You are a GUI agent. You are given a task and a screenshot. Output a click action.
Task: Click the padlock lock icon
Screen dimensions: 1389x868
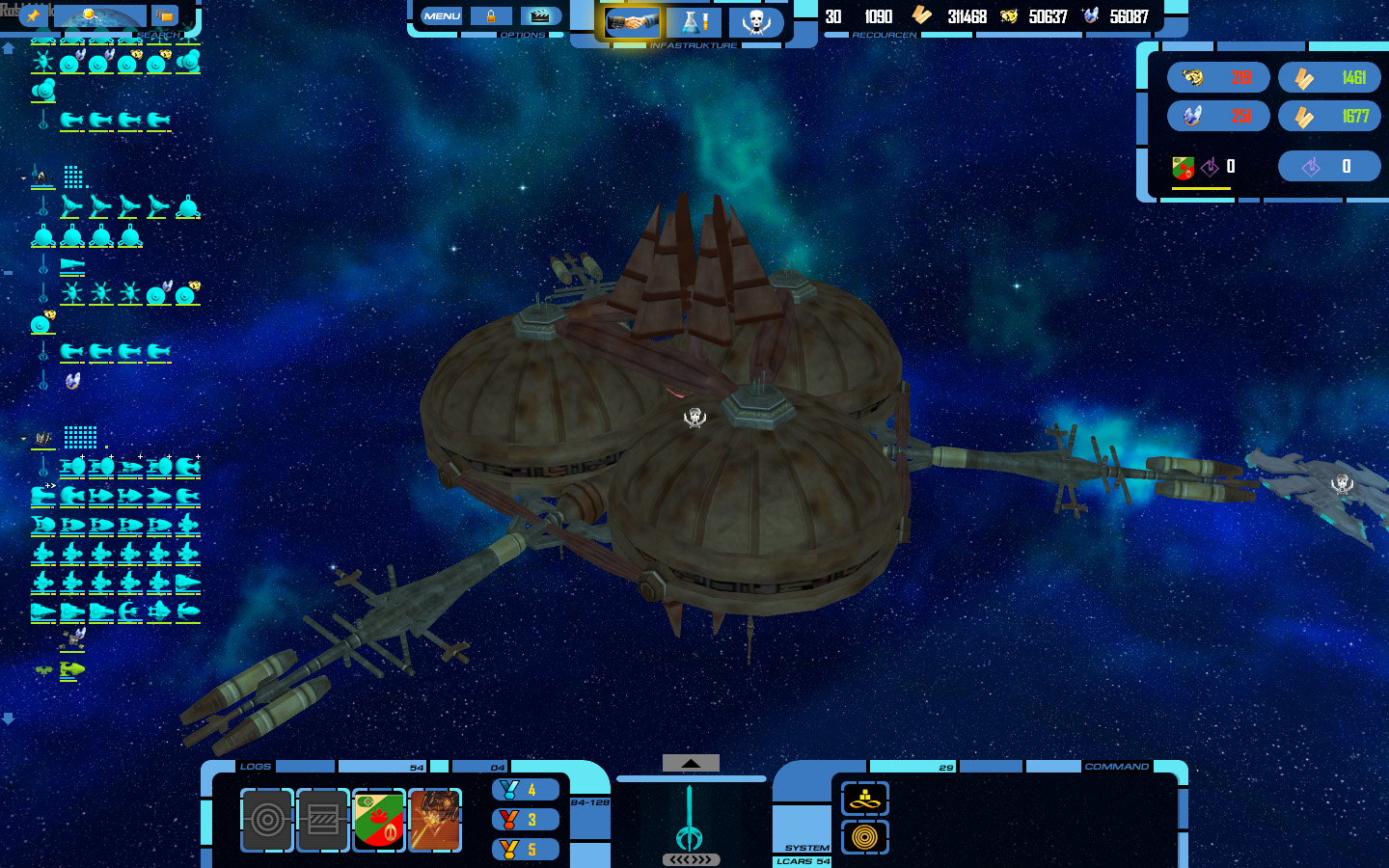491,16
